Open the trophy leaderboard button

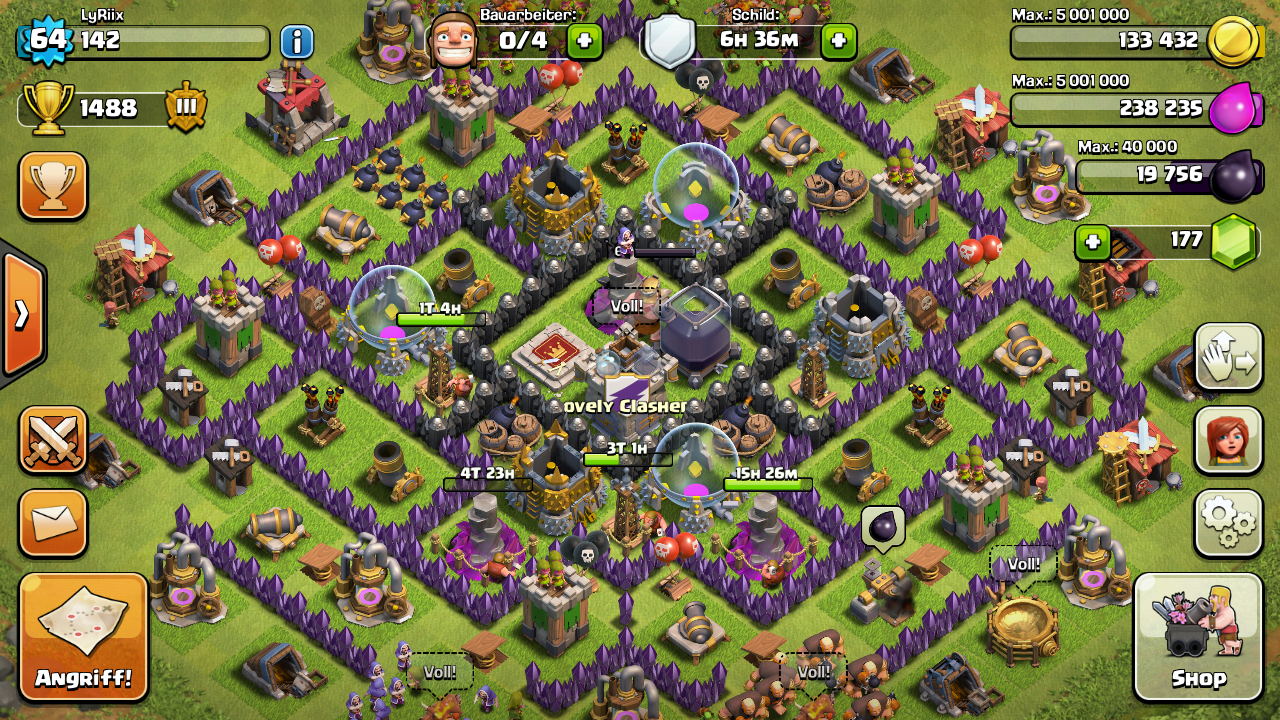click(x=52, y=185)
